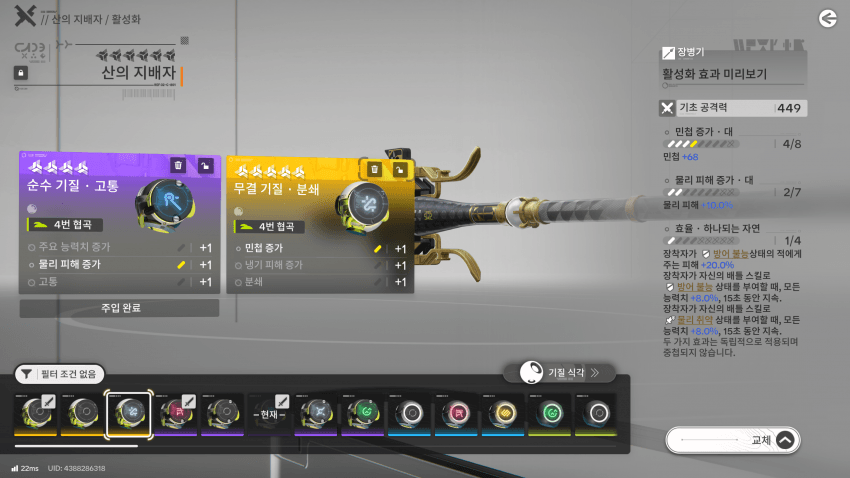Screen dimensions: 850x478
Task: Toggle the lock on the purple 순수 기질·고통 card
Action: (x=205, y=166)
